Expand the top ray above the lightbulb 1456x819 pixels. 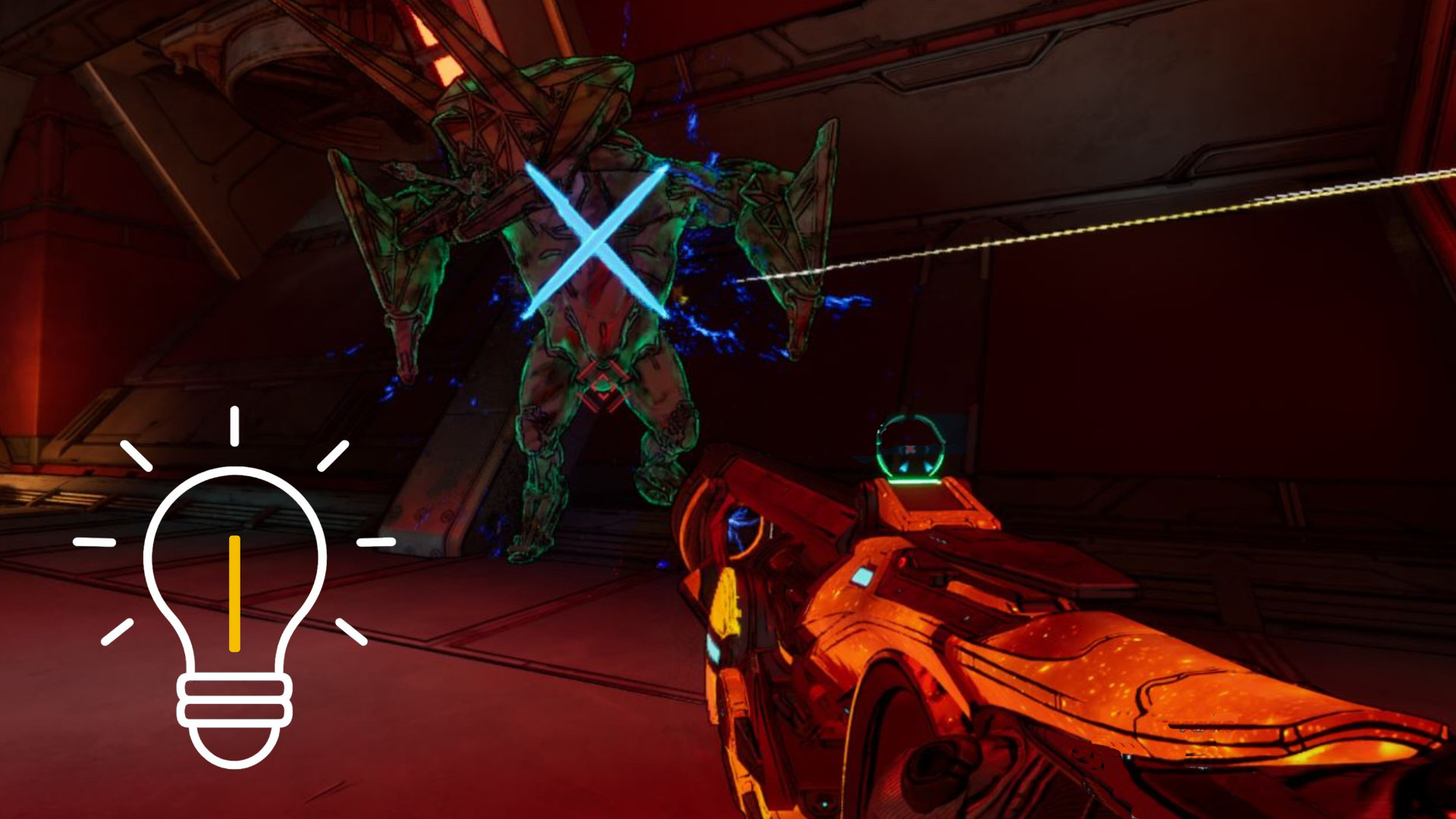pos(234,425)
